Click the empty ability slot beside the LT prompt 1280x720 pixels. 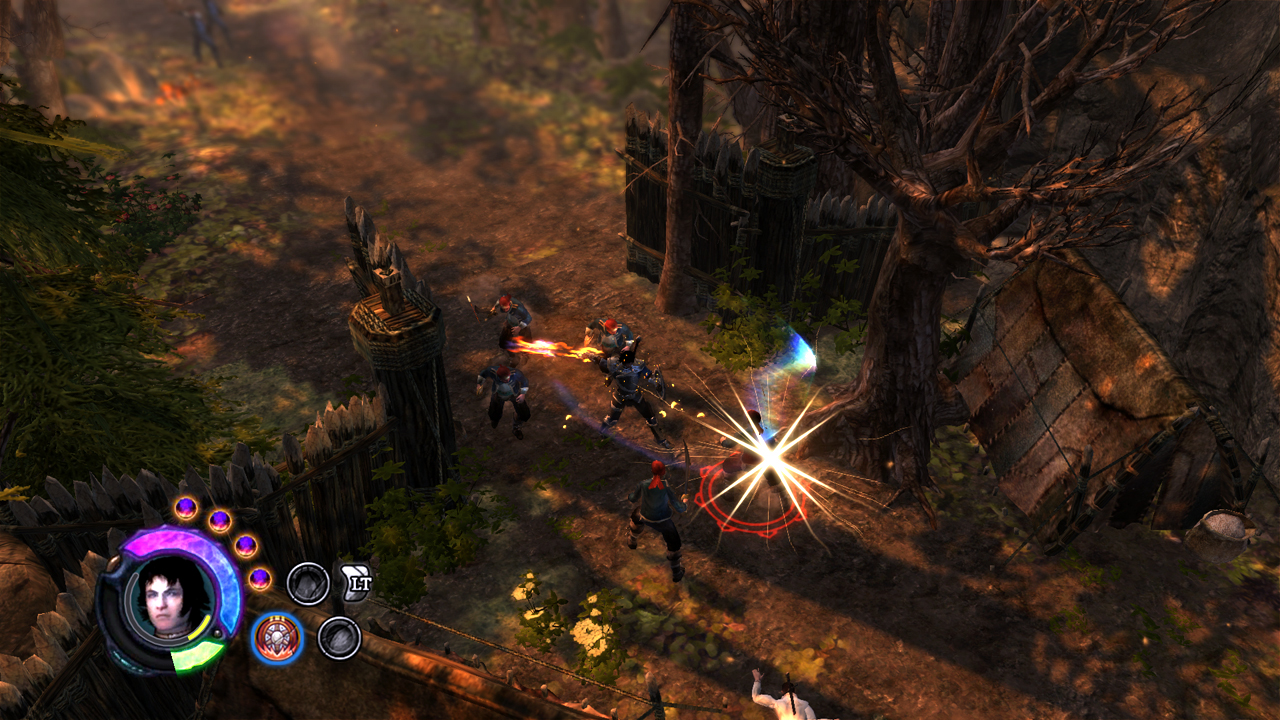[308, 583]
